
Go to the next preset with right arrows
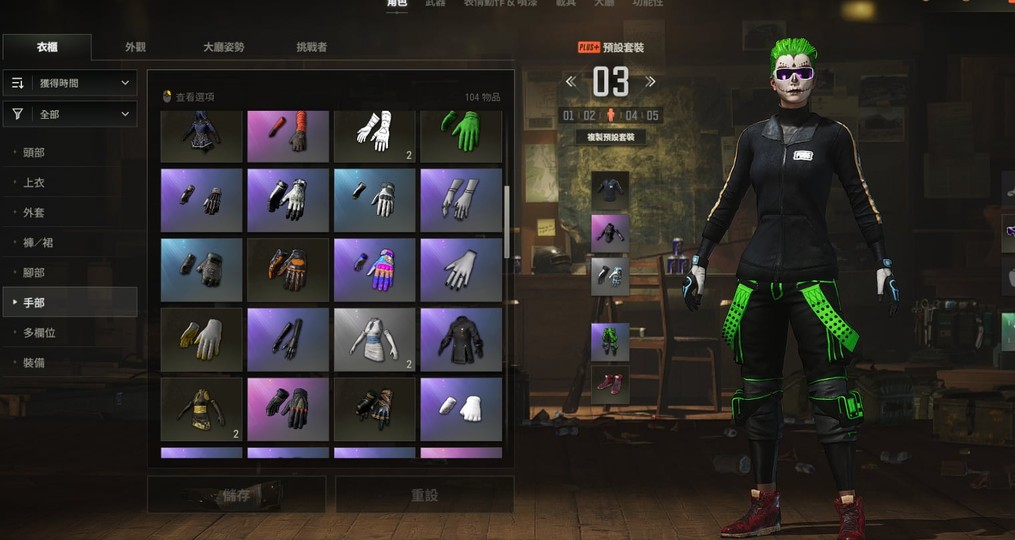coord(651,82)
